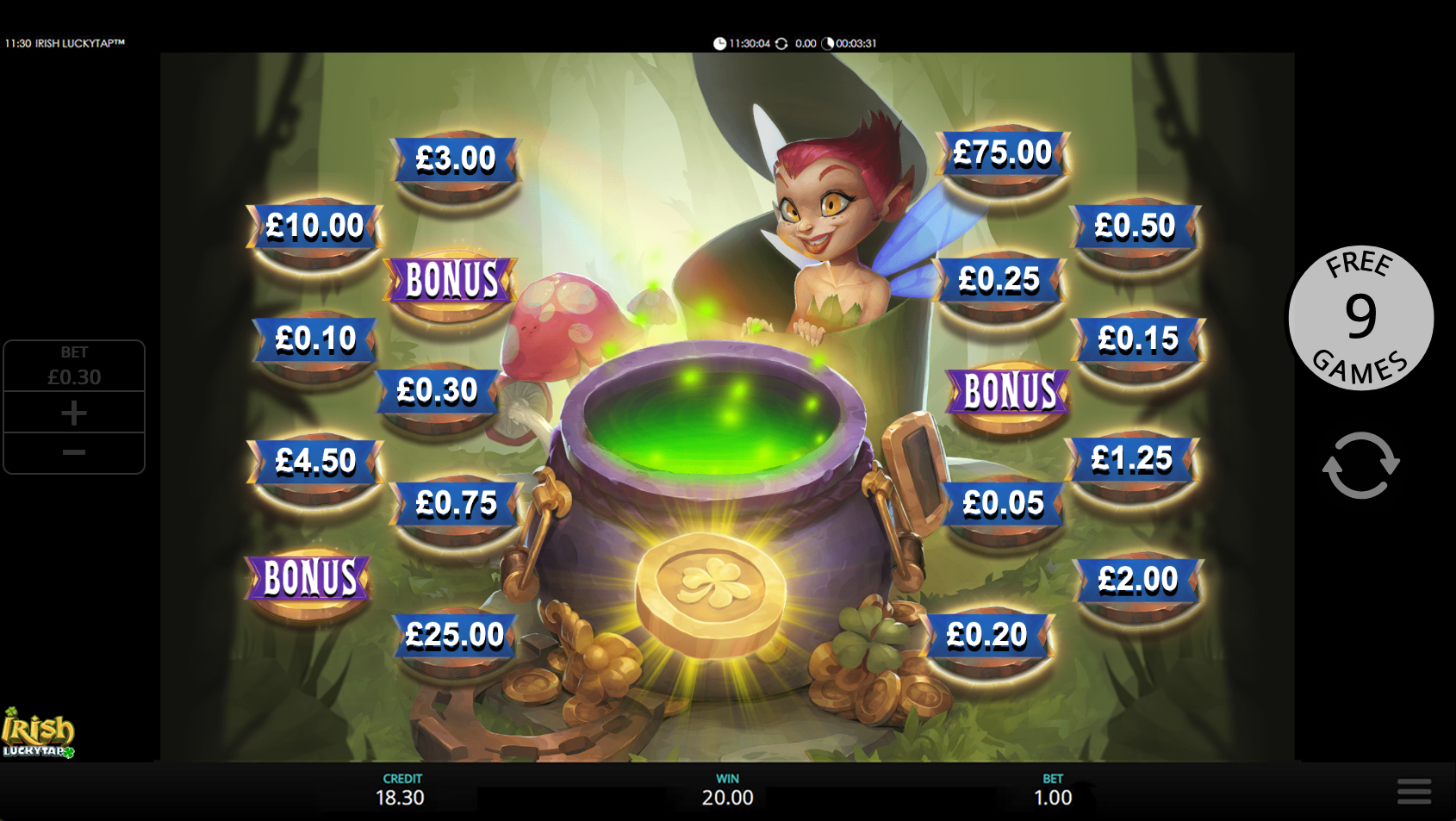Select the £3.00 prize plaque

coord(456,159)
